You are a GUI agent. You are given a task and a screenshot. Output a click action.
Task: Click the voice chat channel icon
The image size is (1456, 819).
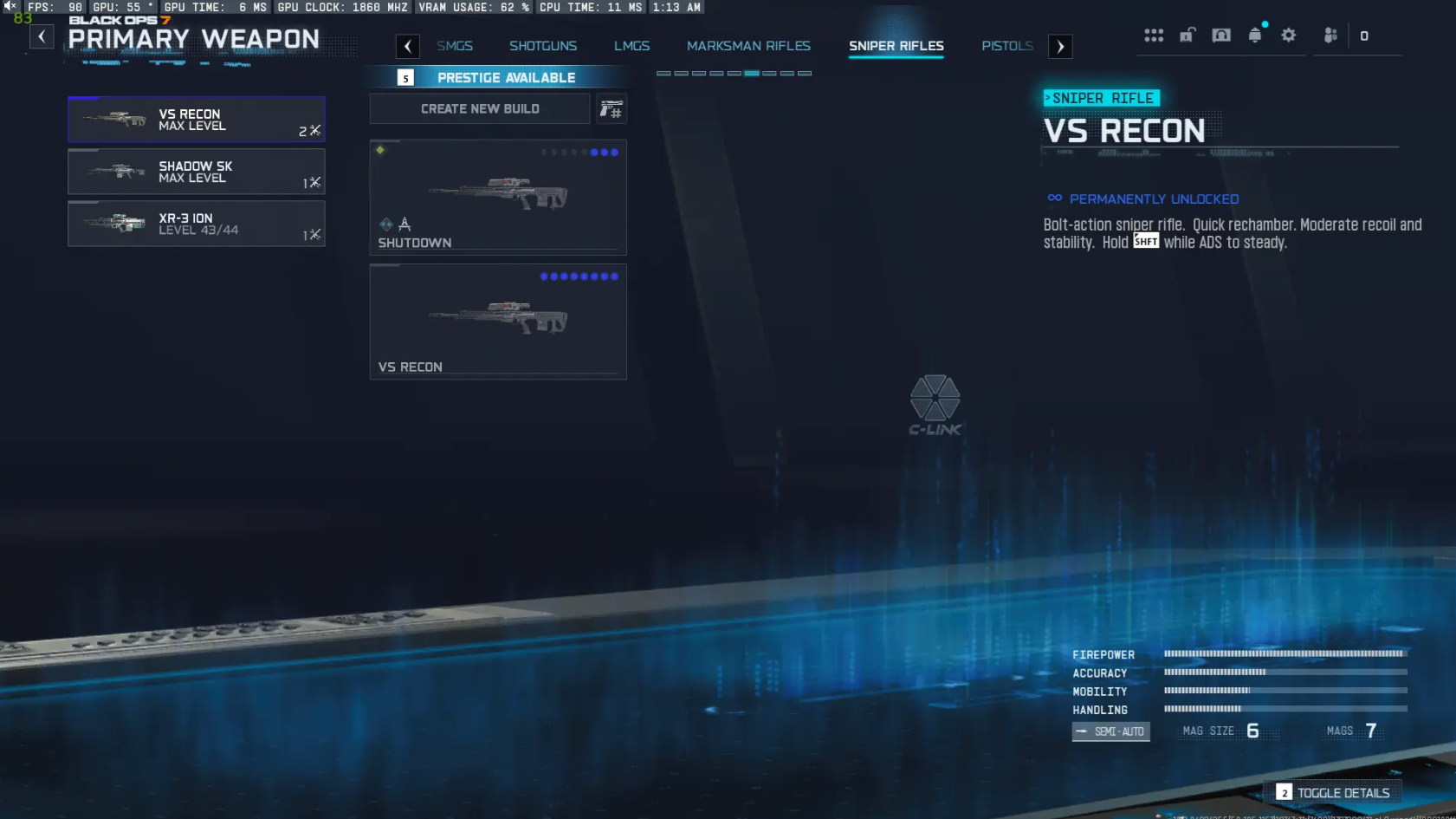[x=1221, y=35]
